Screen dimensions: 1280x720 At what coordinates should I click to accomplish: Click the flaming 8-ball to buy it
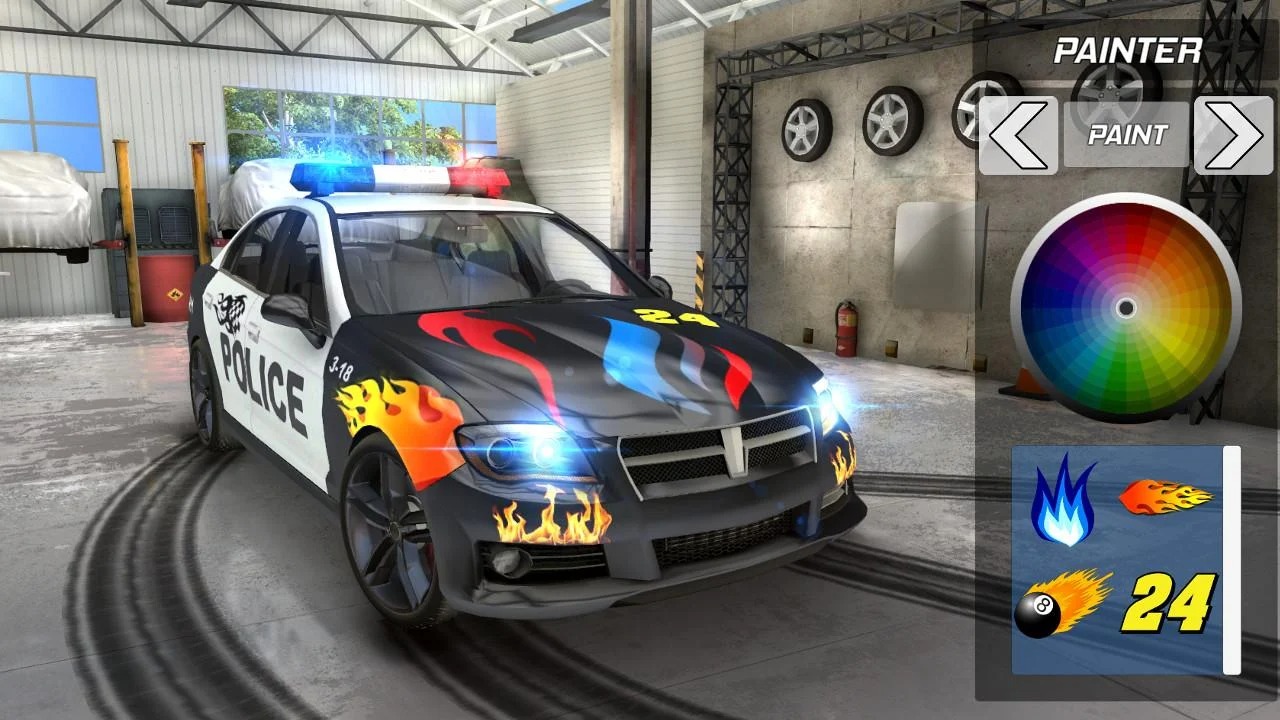point(1063,604)
